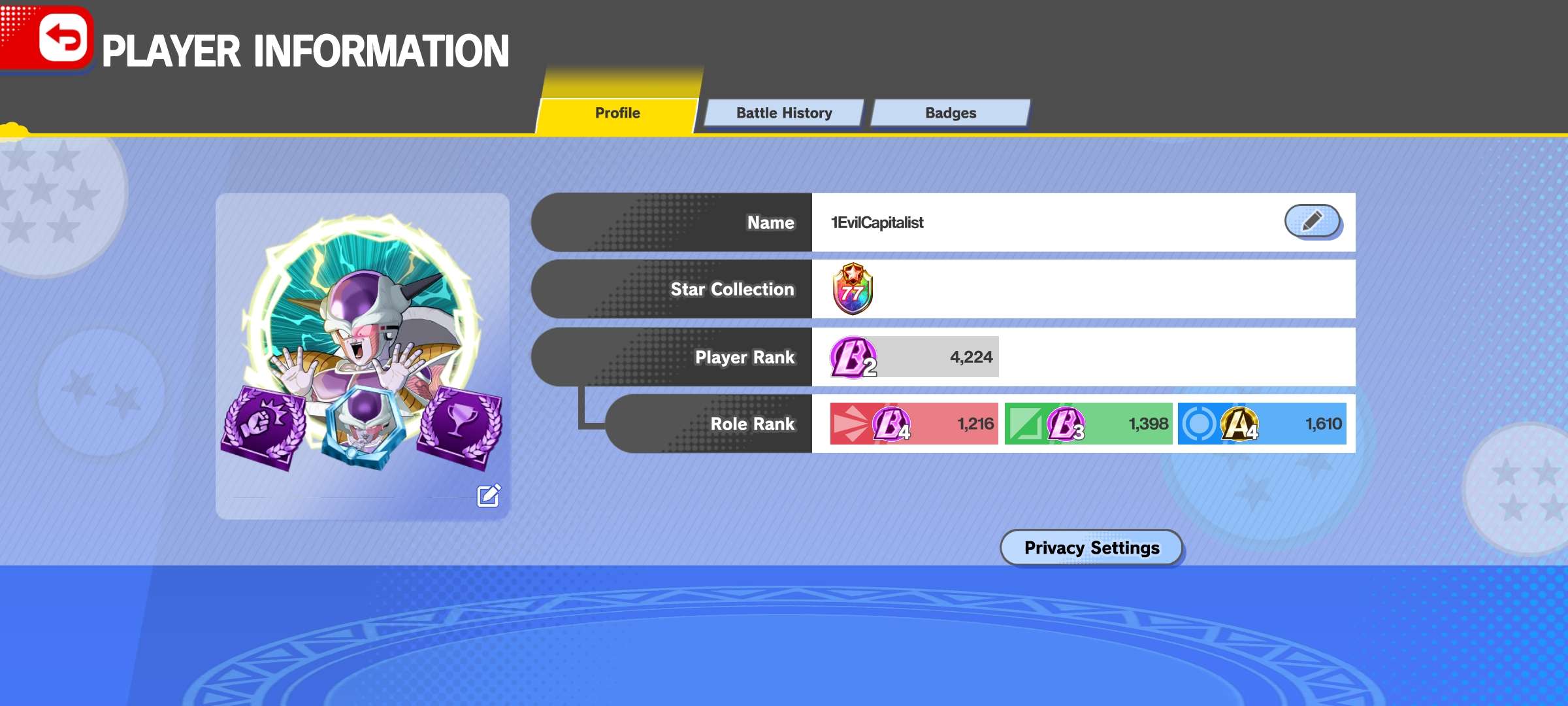Click the purple fist laurel badge

(x=263, y=426)
